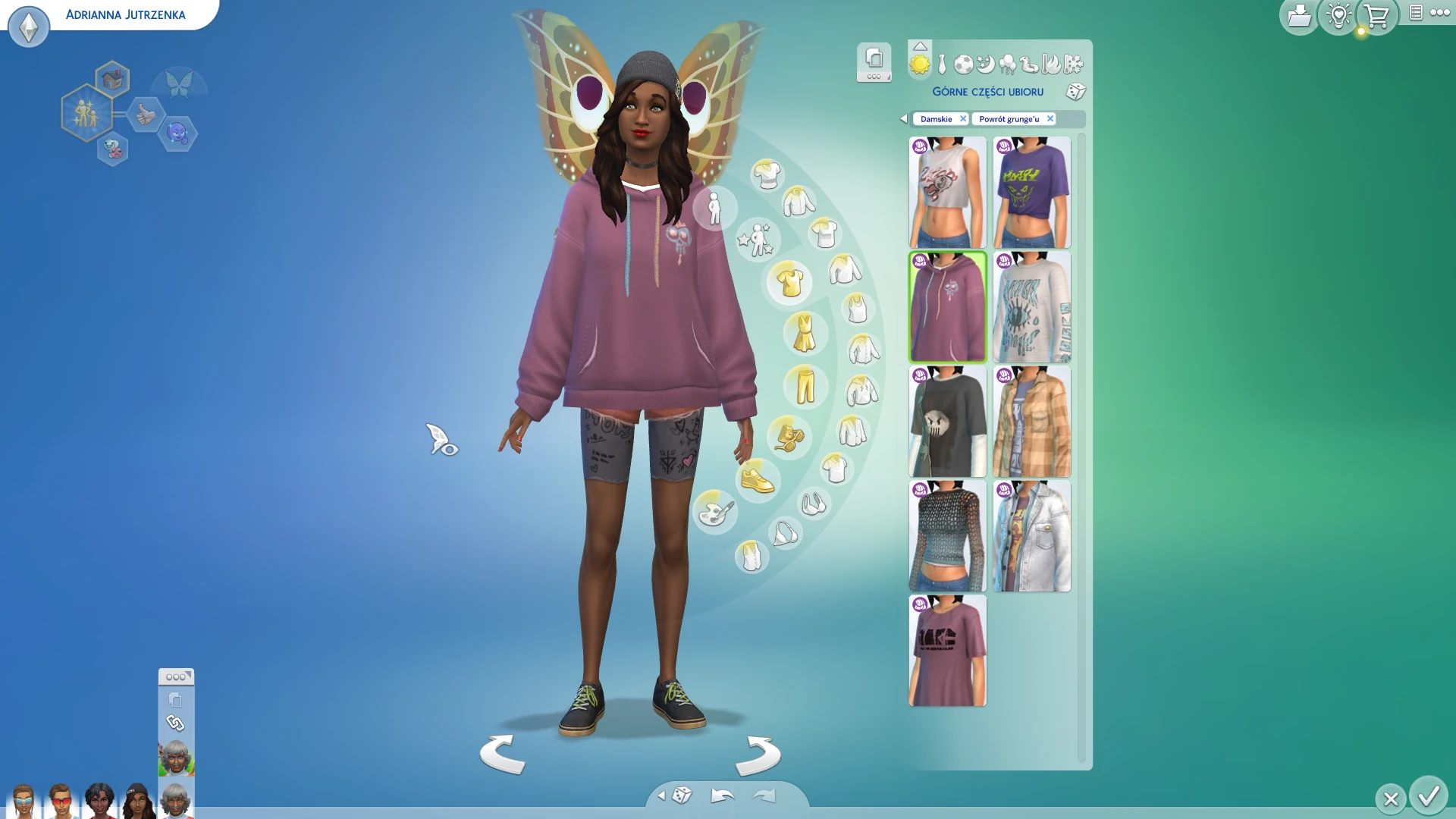Open the bottoms pants category
This screenshot has height=819, width=1456.
coord(805,386)
